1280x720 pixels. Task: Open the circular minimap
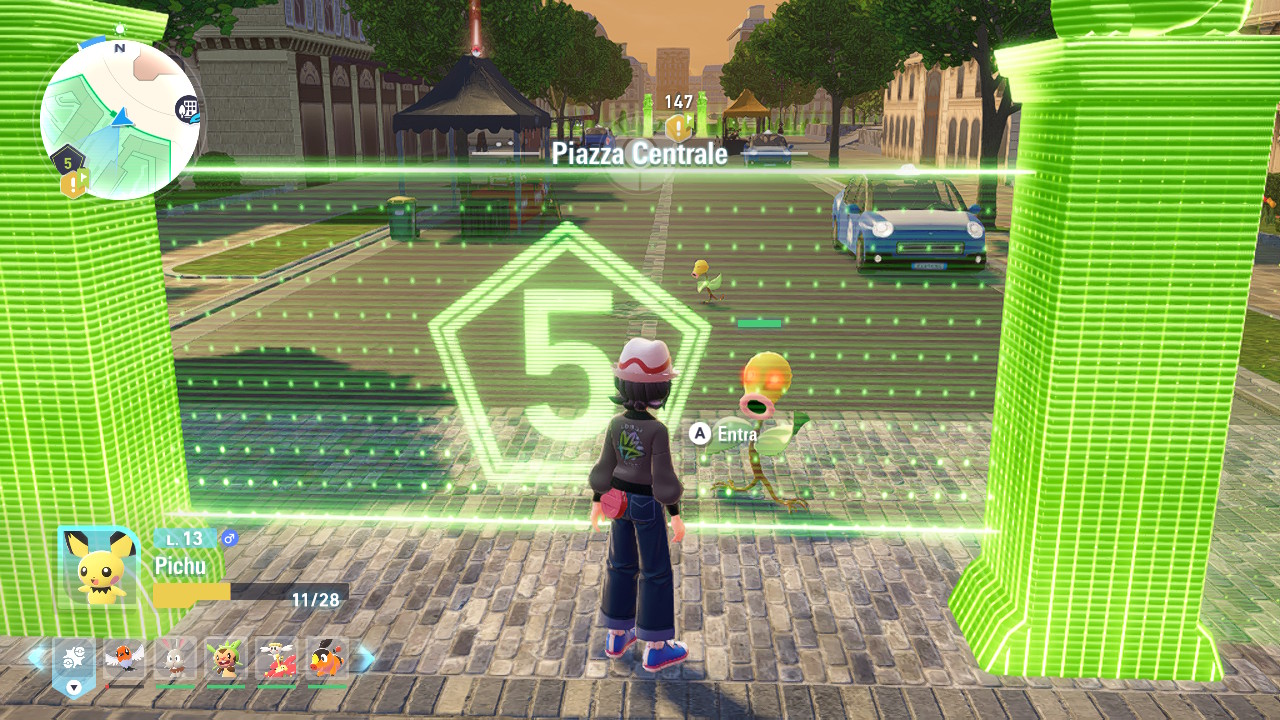point(120,120)
